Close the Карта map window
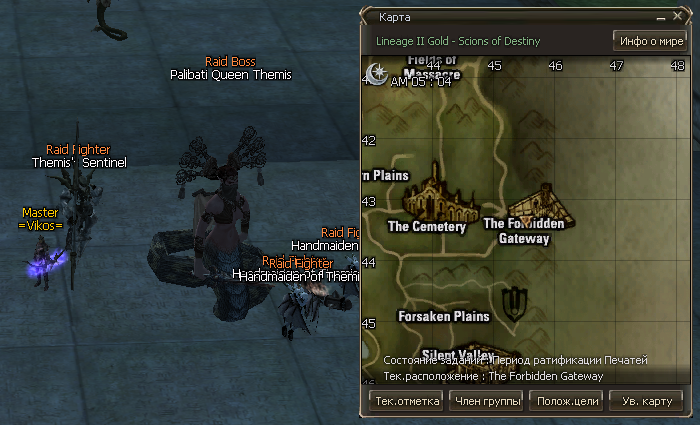The height and width of the screenshot is (425, 700). tap(676, 18)
